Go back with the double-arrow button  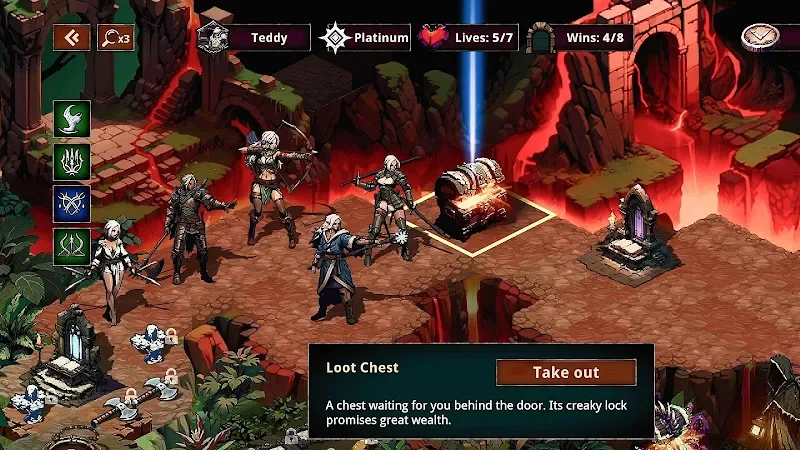coord(72,38)
